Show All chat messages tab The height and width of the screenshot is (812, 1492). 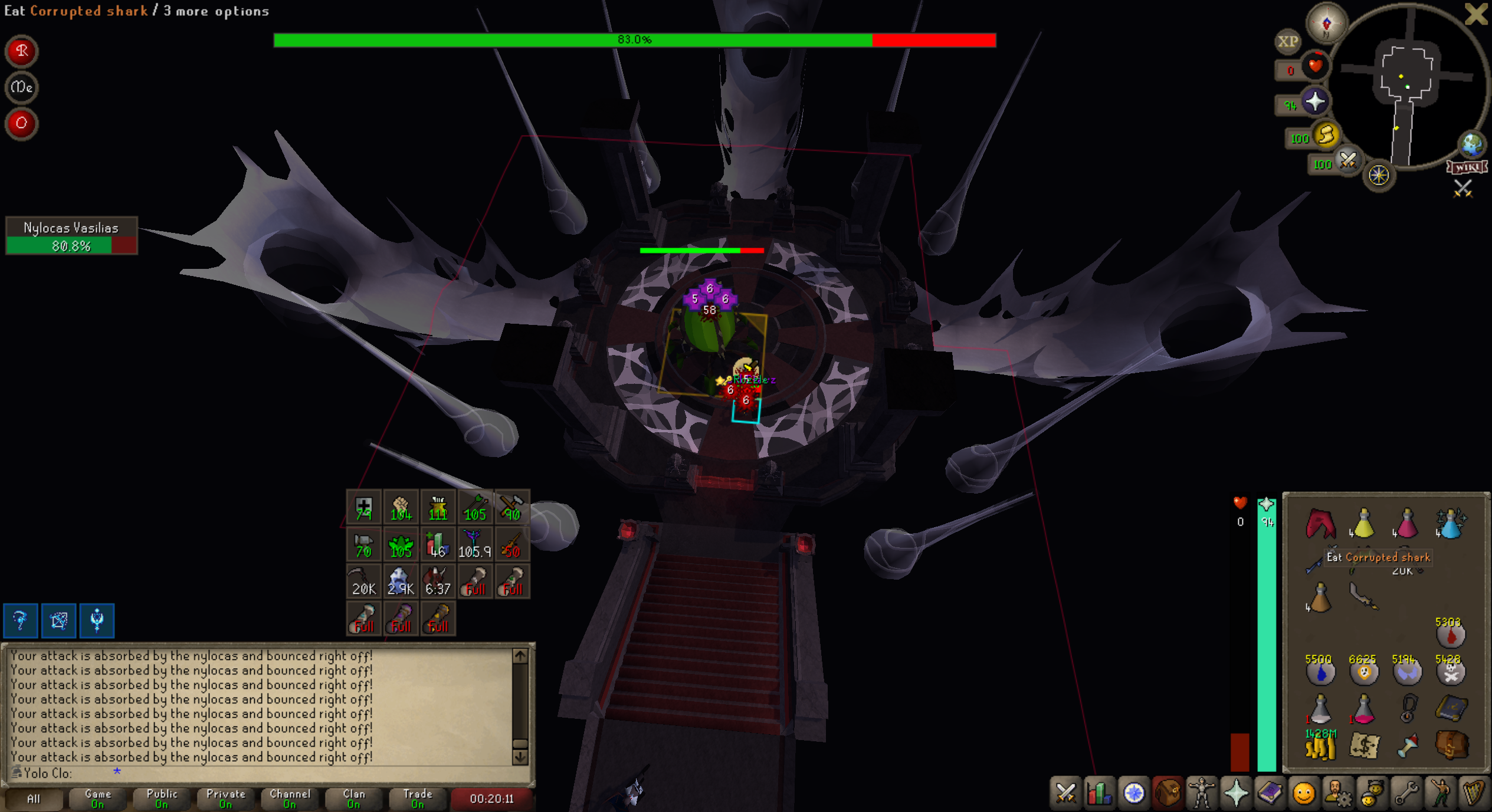click(x=34, y=798)
